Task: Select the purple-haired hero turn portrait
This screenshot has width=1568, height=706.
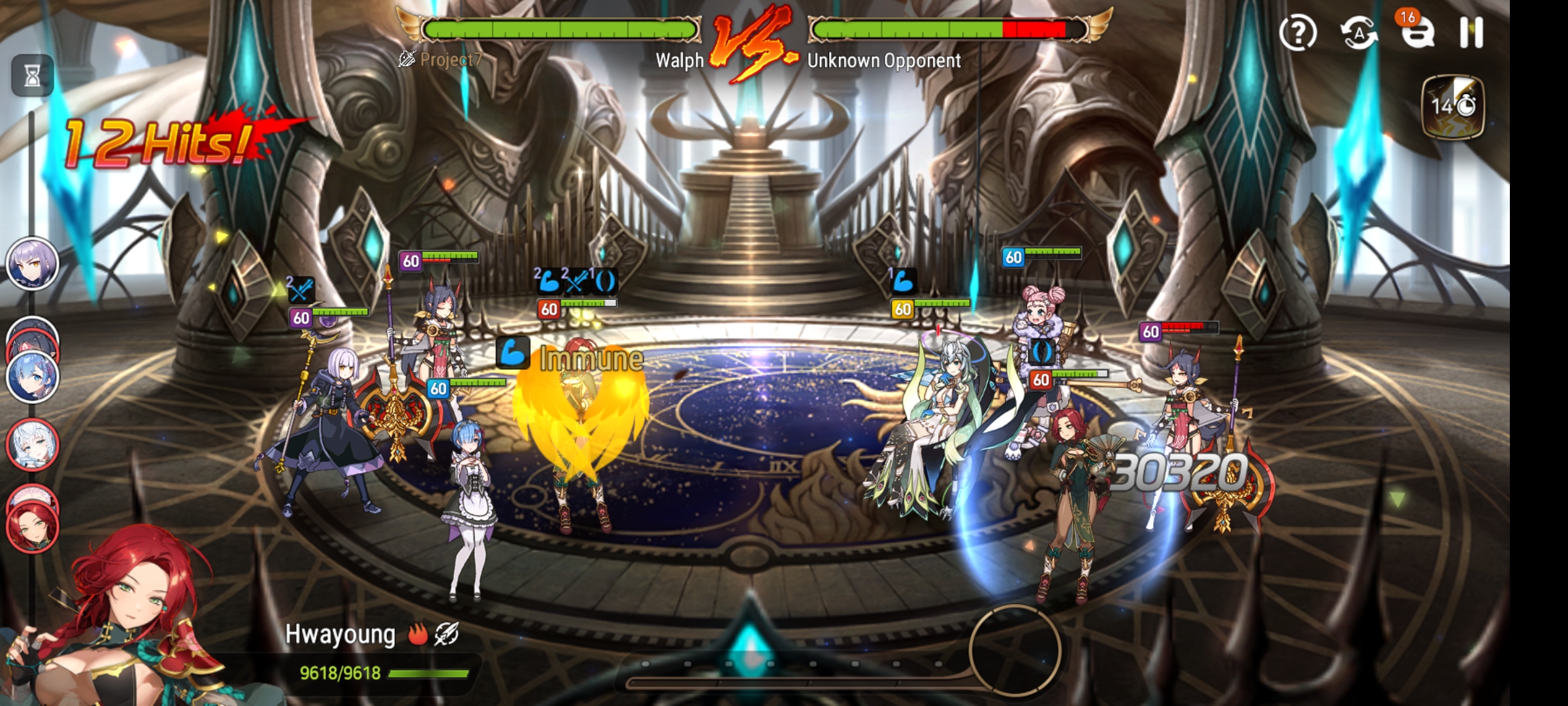Action: coord(32,264)
